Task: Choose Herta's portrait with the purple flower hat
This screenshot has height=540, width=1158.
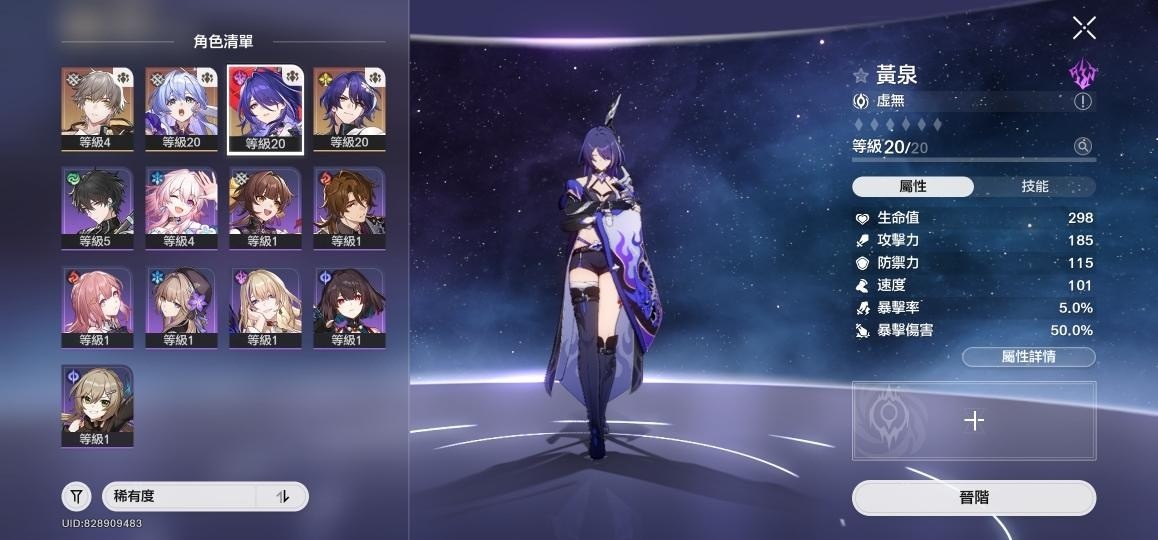Action: coord(181,306)
